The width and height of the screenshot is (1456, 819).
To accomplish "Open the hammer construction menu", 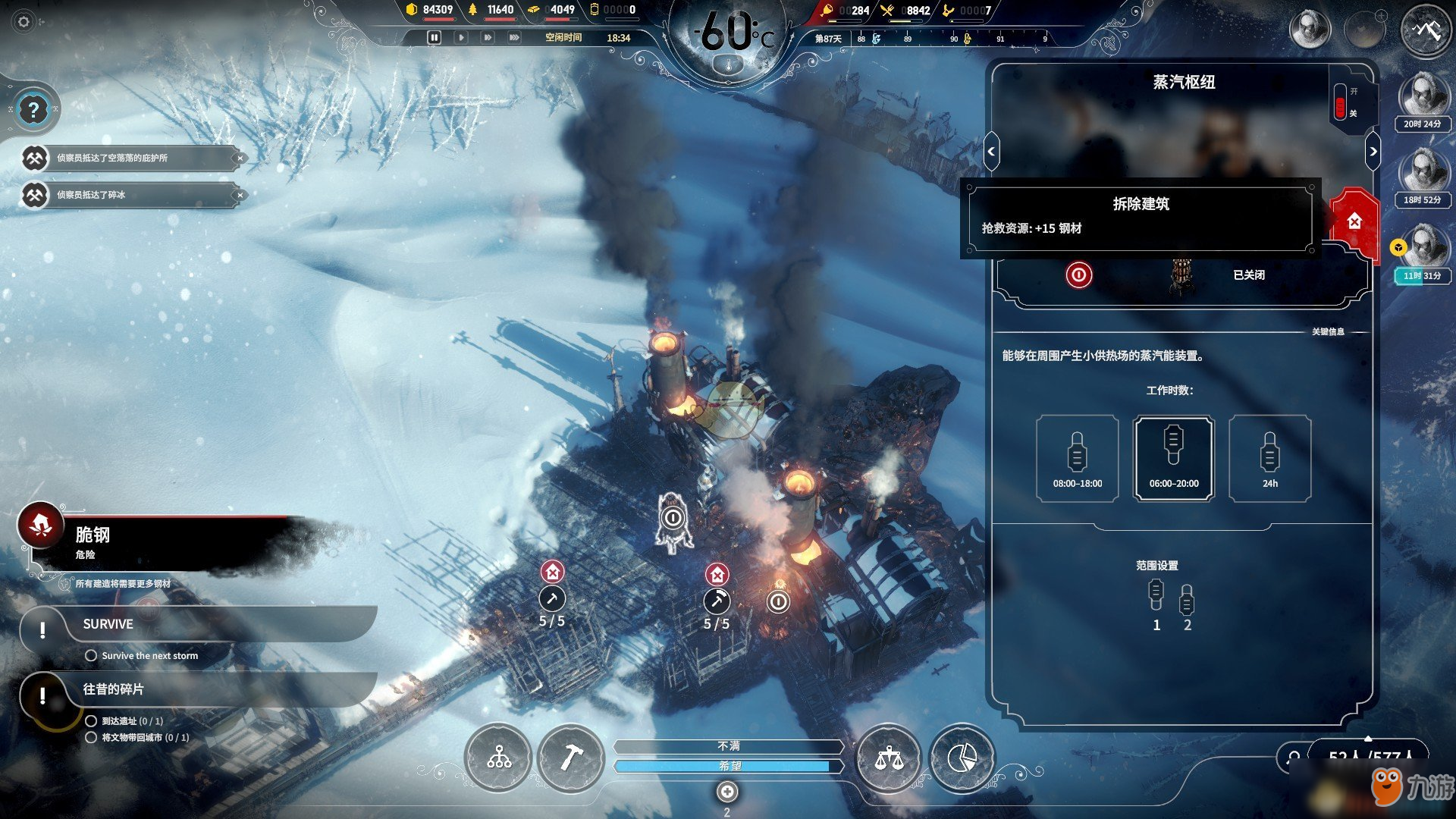I will 570,757.
